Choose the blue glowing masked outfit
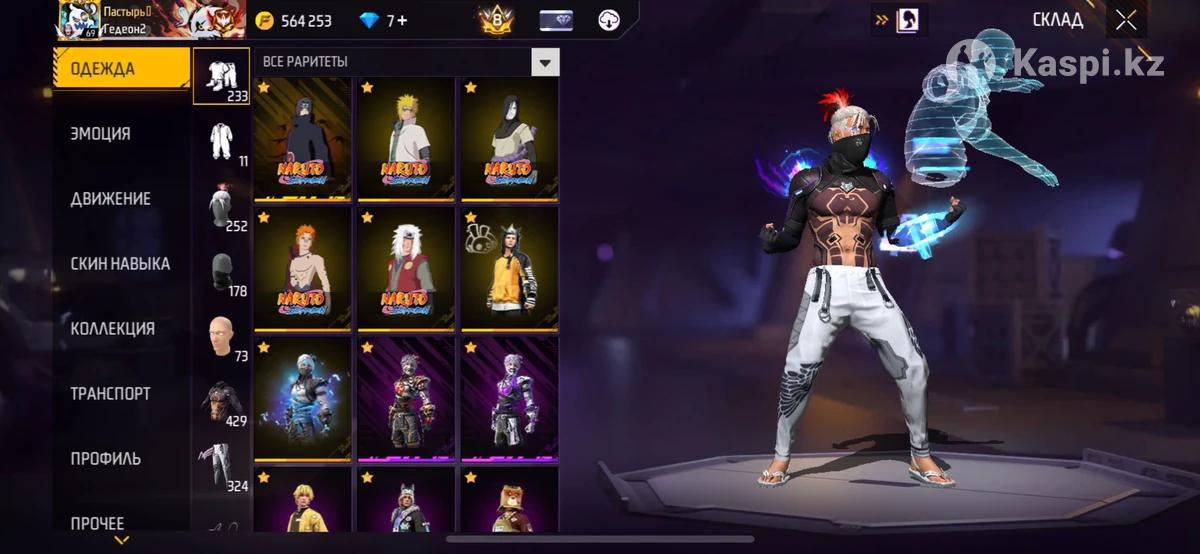This screenshot has width=1200, height=554. click(302, 398)
